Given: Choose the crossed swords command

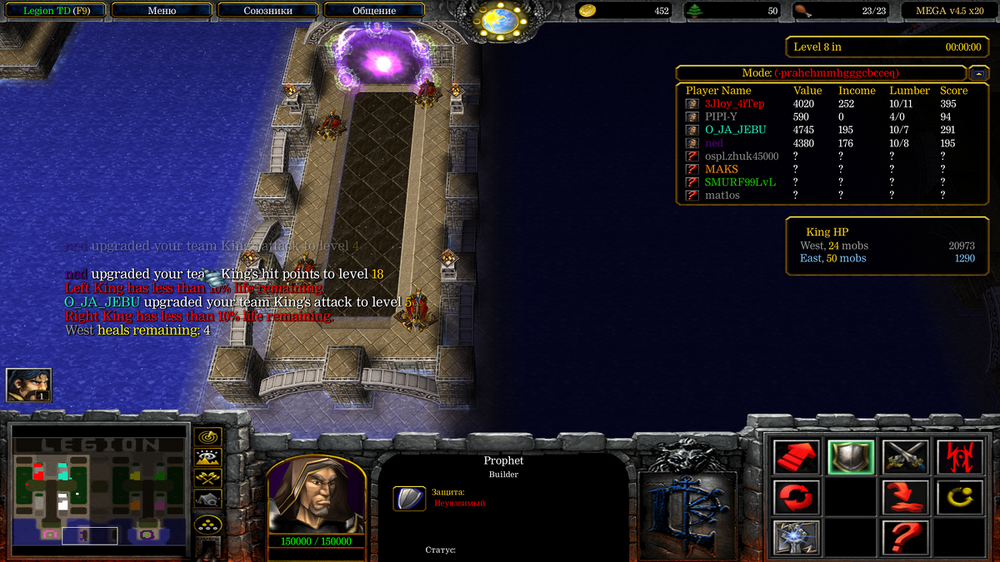Looking at the screenshot, I should click(905, 457).
